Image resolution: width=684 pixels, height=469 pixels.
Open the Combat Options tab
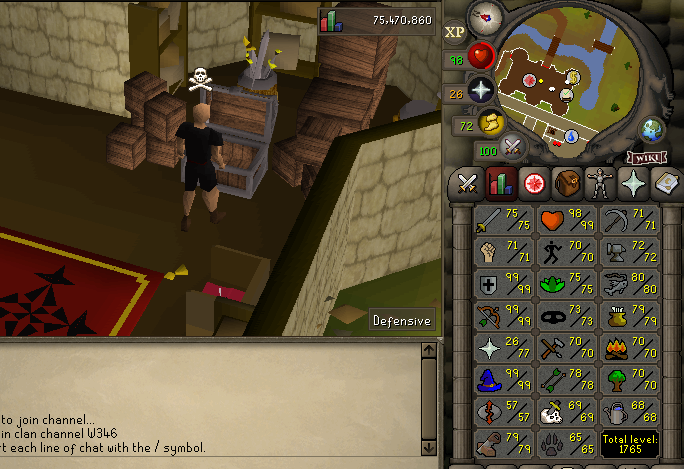click(x=467, y=184)
